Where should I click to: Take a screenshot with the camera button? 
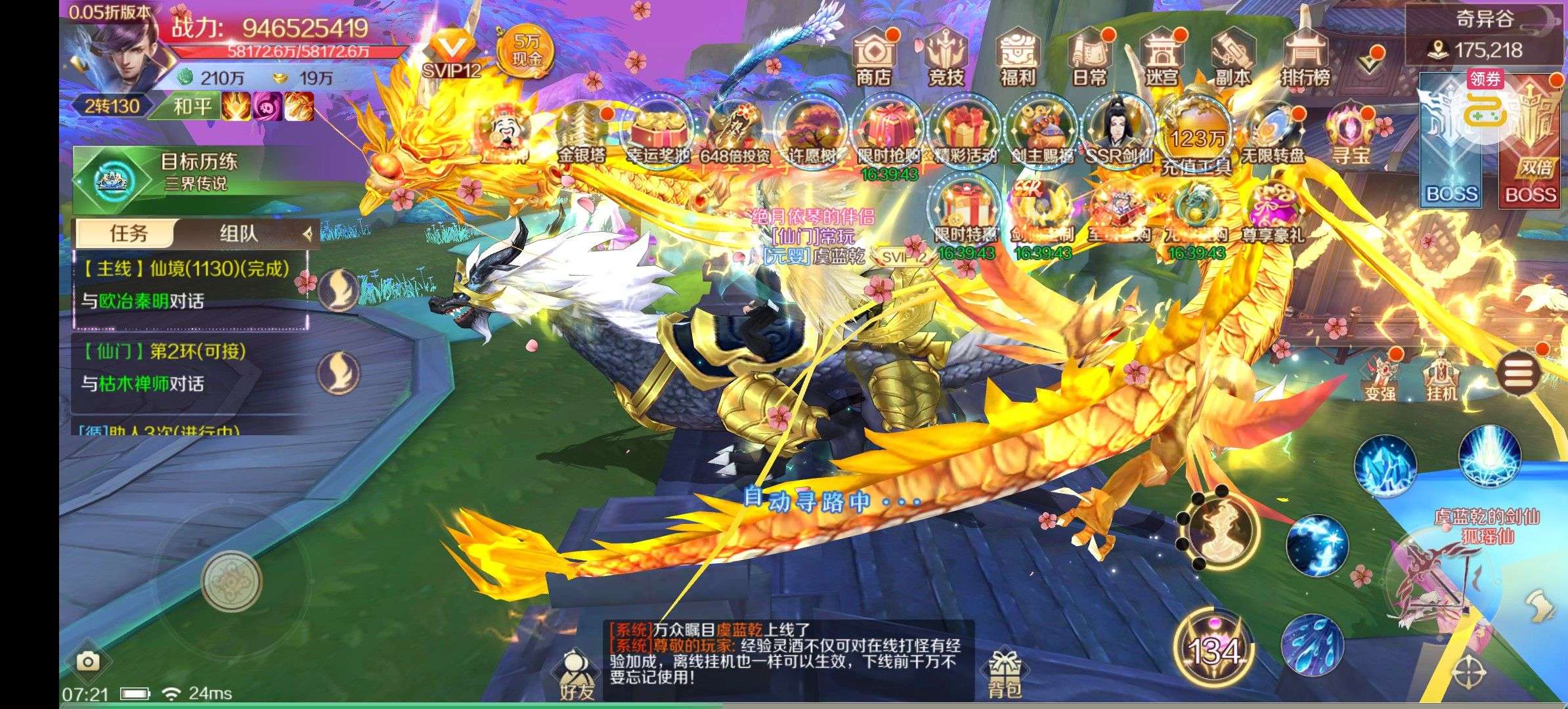[87, 660]
